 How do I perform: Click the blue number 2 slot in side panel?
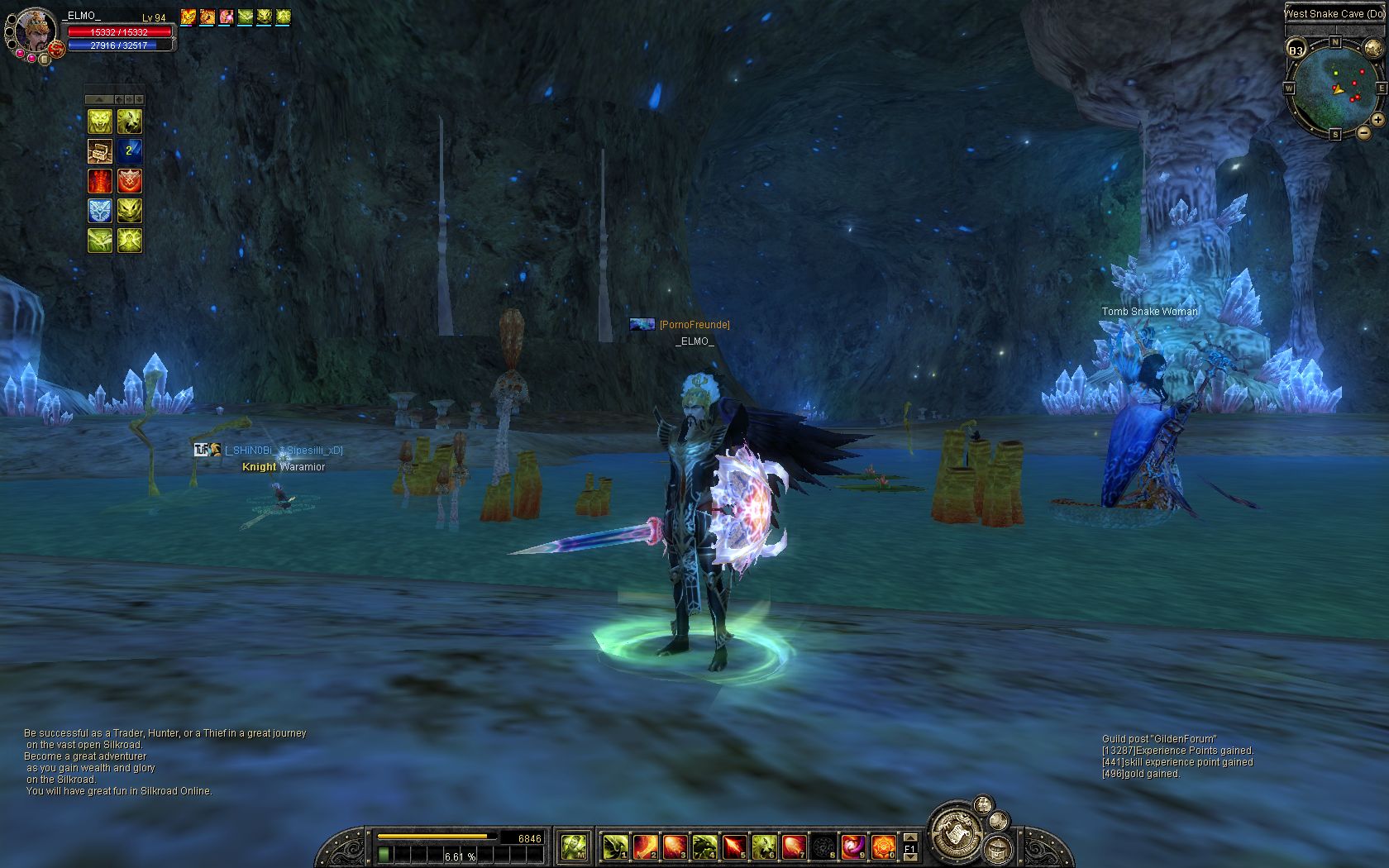[129, 151]
